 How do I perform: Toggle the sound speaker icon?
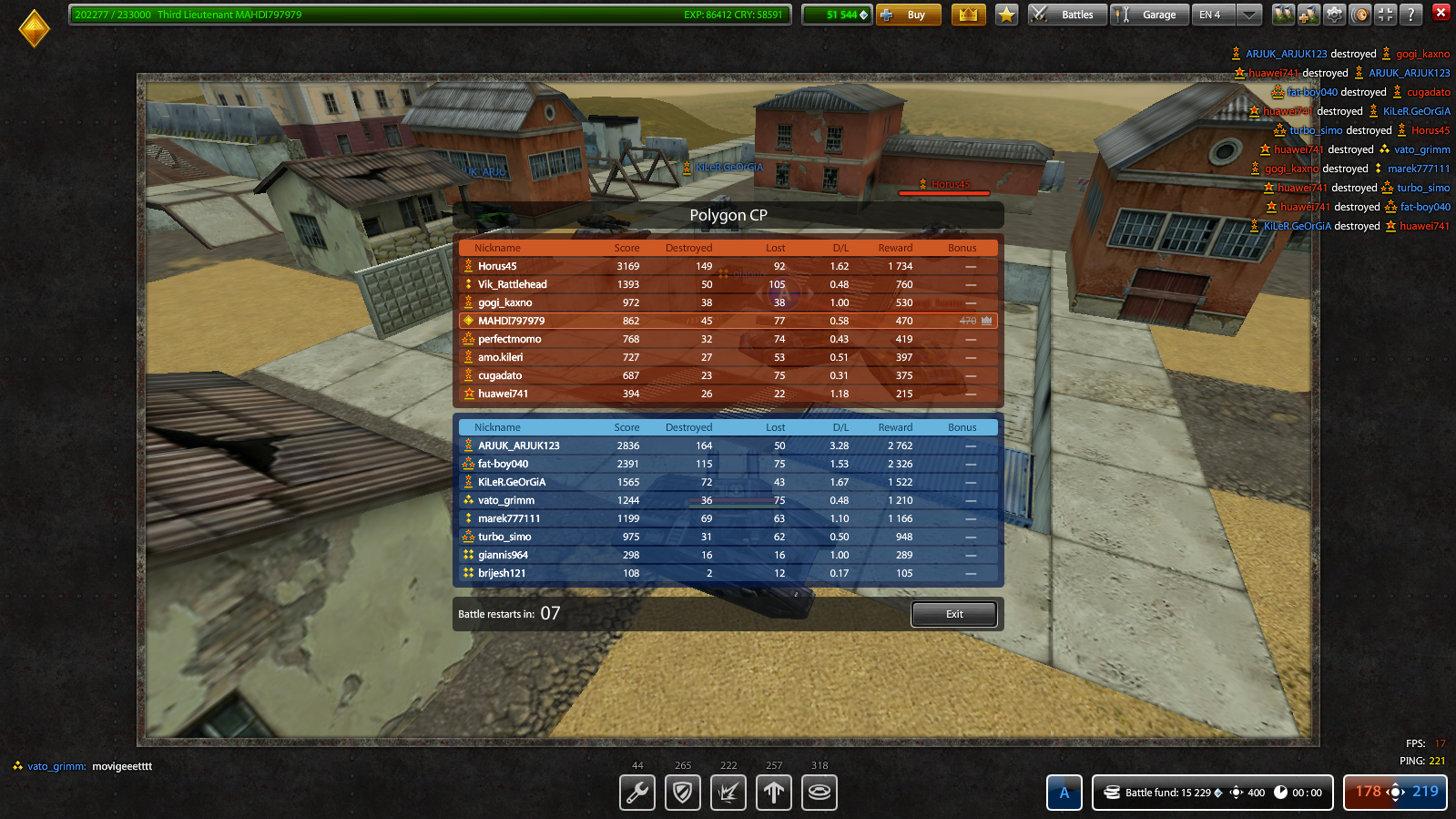click(1359, 15)
